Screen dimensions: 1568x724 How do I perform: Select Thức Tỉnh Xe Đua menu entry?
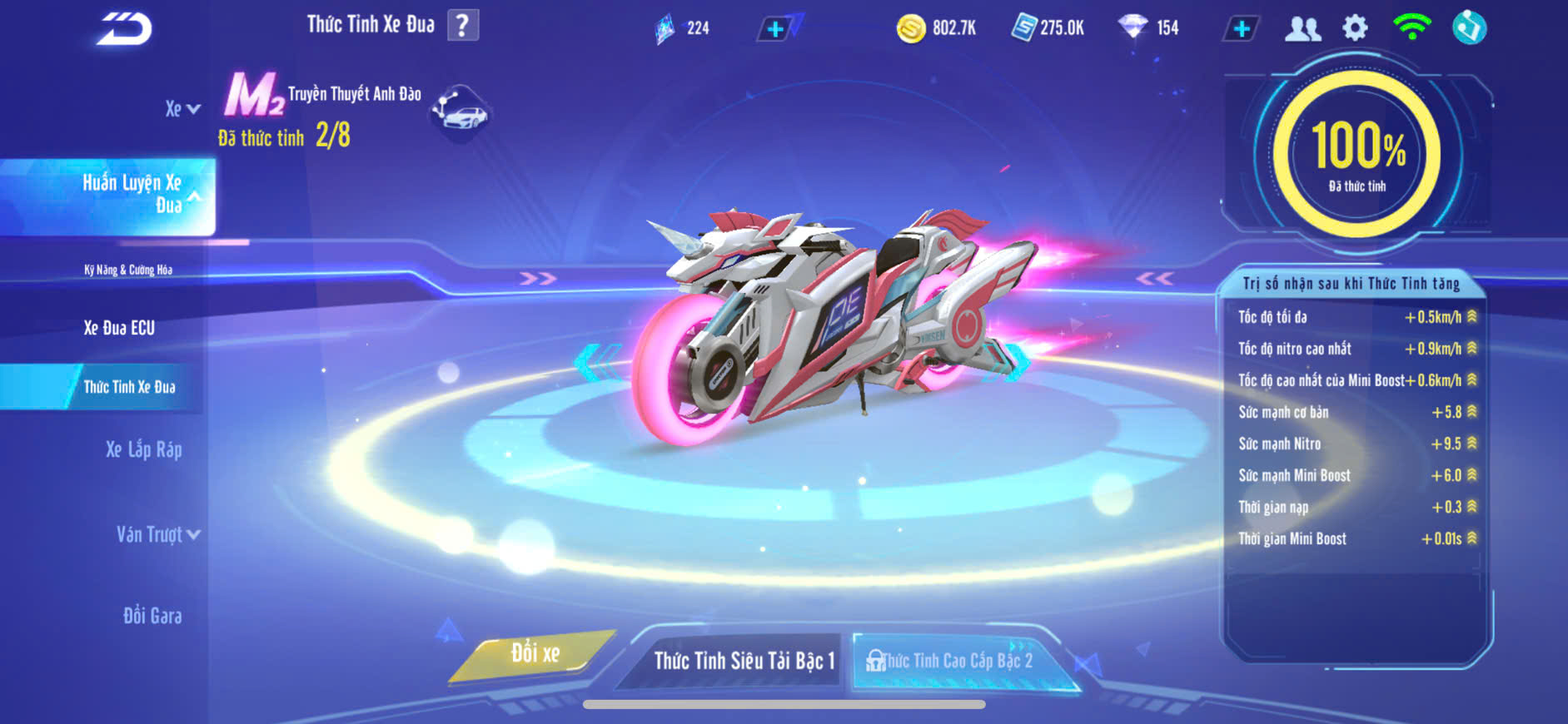coord(129,387)
